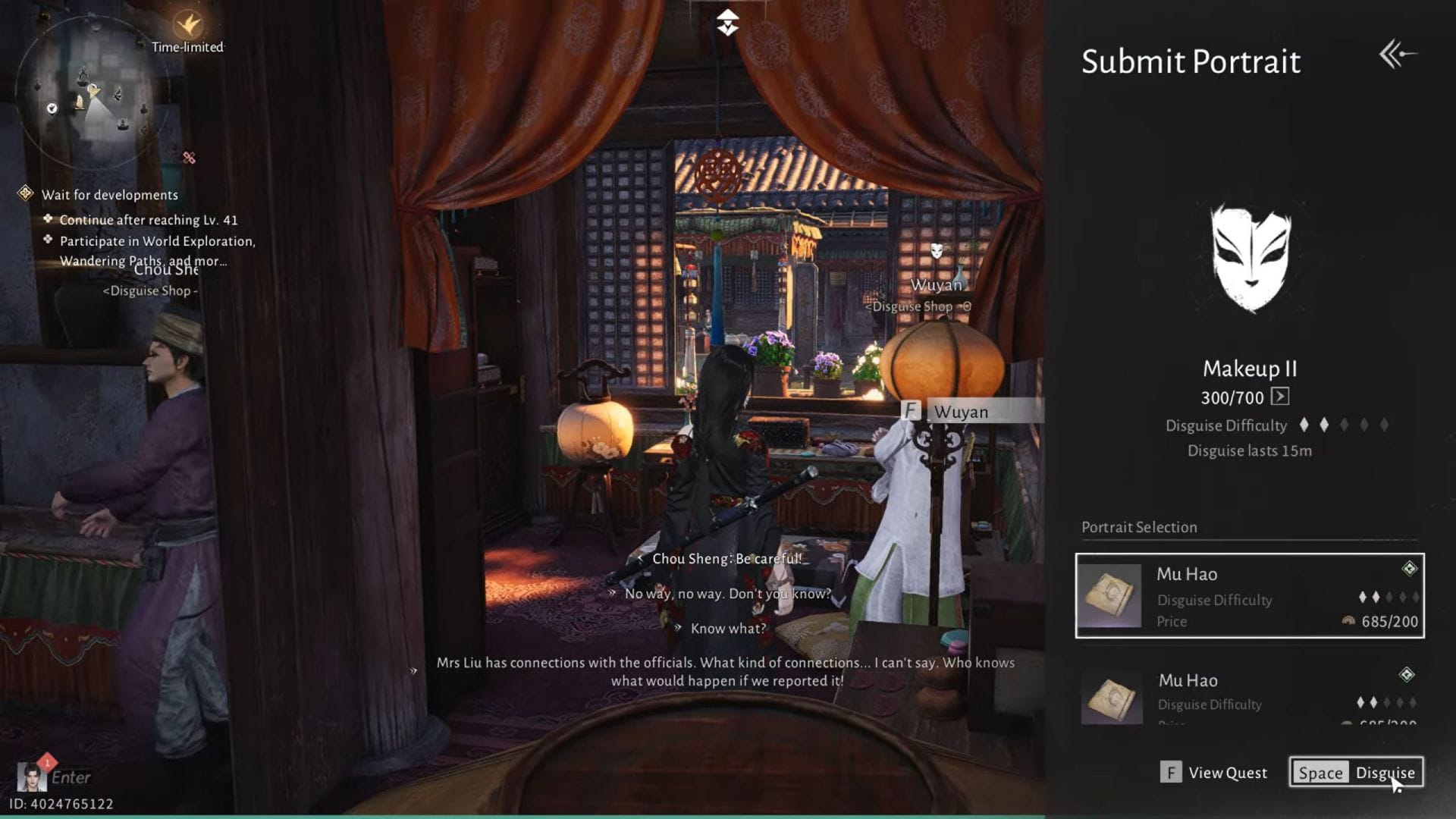The width and height of the screenshot is (1456, 819).
Task: Click the double-arrow expander at top center
Action: [x=727, y=20]
